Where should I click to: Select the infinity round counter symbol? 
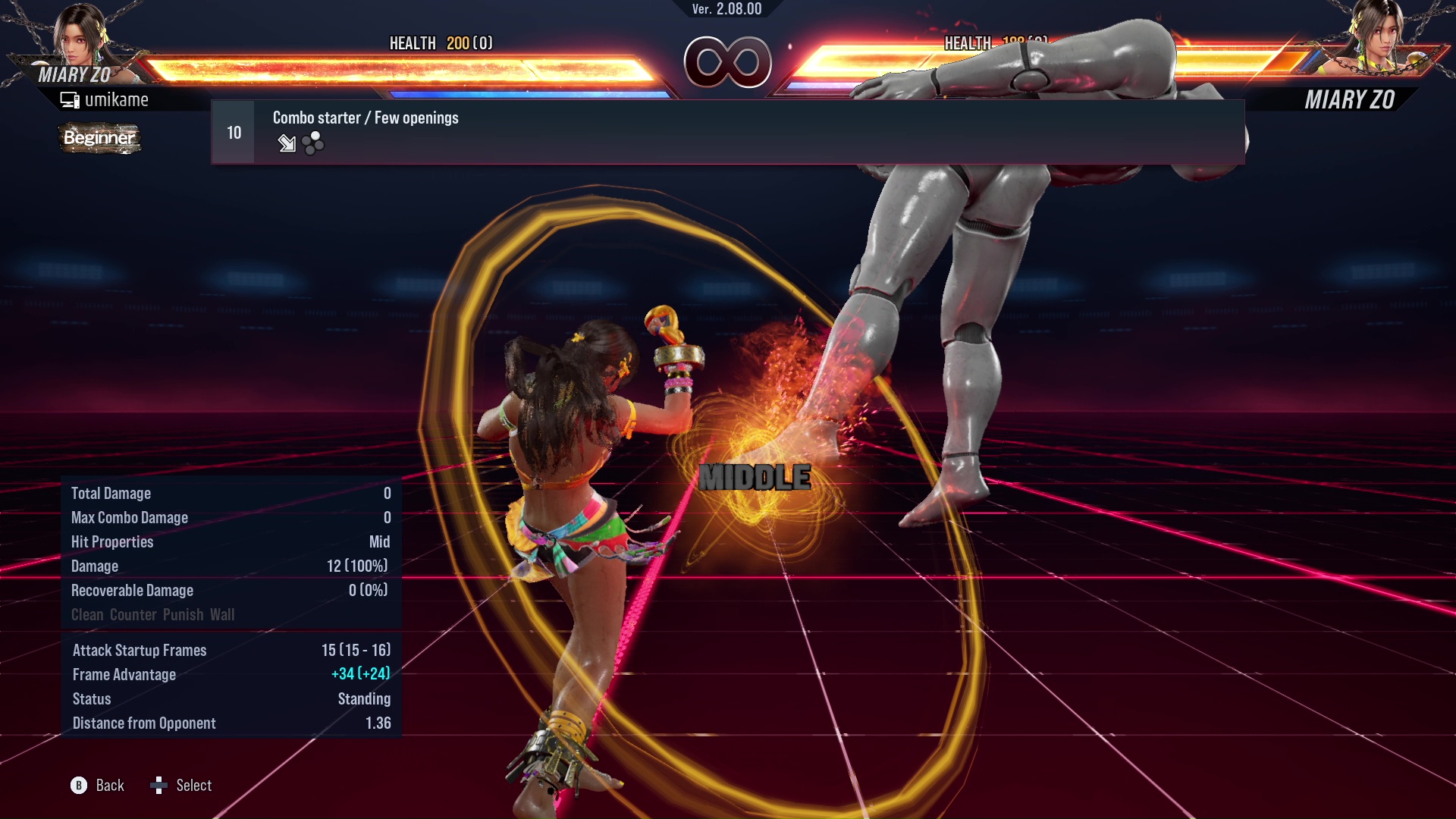728,62
